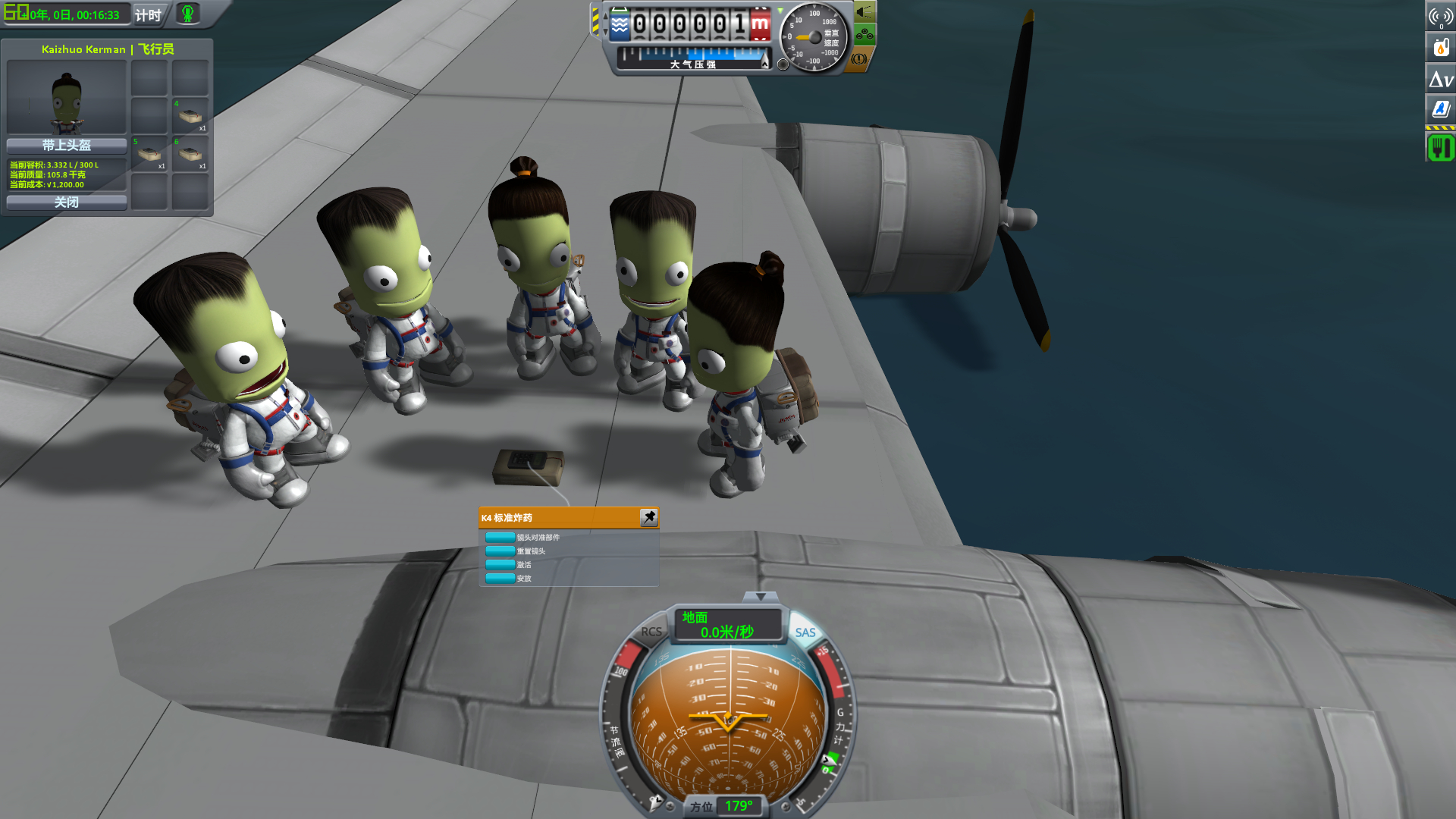The width and height of the screenshot is (1456, 819).
Task: Choose 镜头对准部件 to aim camera at part
Action: tap(500, 538)
